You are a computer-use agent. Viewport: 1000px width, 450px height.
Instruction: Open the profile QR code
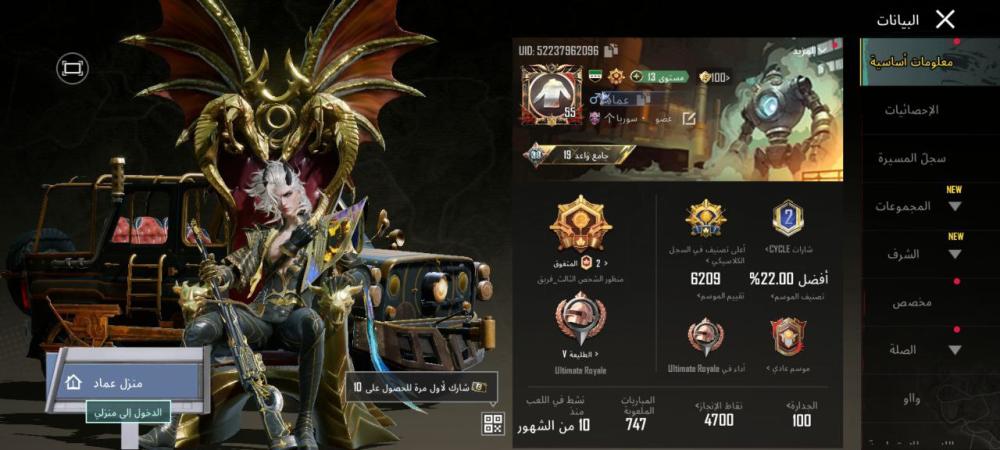tap(493, 423)
